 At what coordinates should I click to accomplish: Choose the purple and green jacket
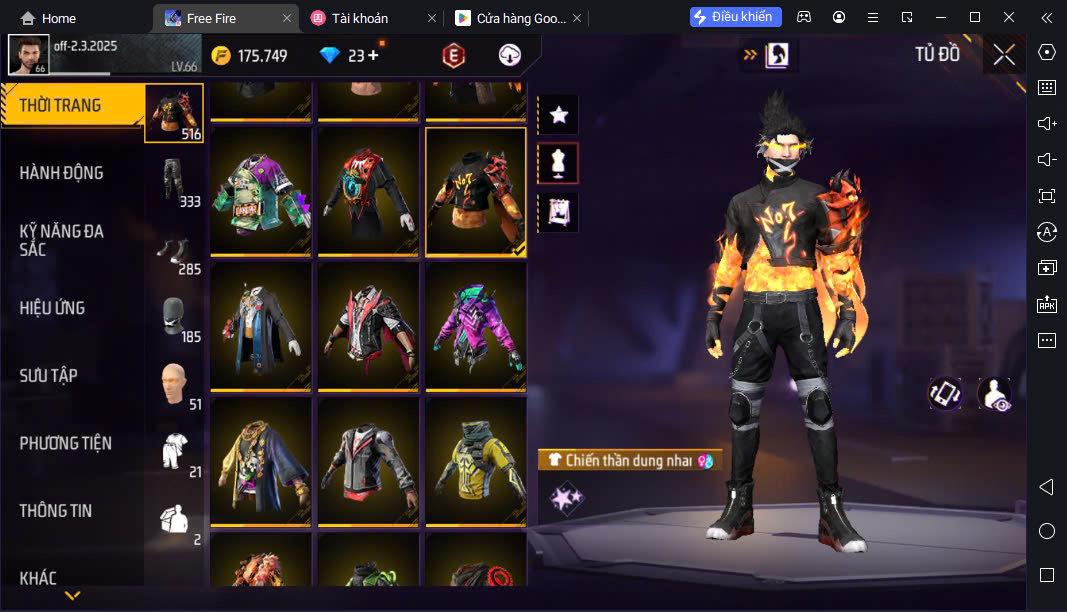tap(475, 326)
